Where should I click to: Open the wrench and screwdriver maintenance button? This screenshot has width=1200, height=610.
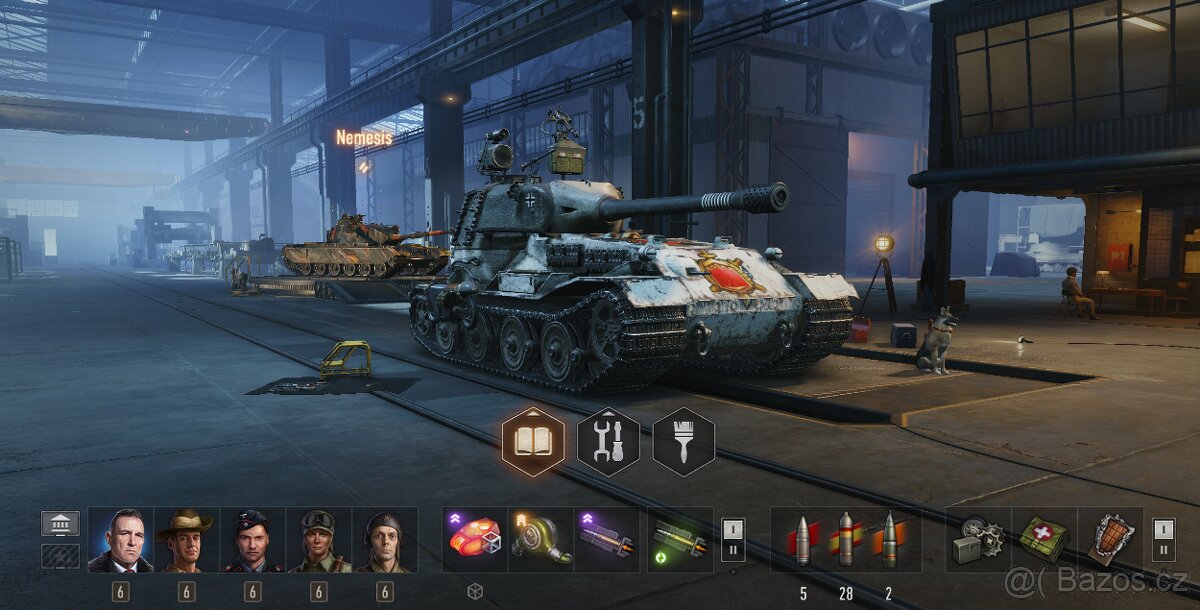coord(608,441)
